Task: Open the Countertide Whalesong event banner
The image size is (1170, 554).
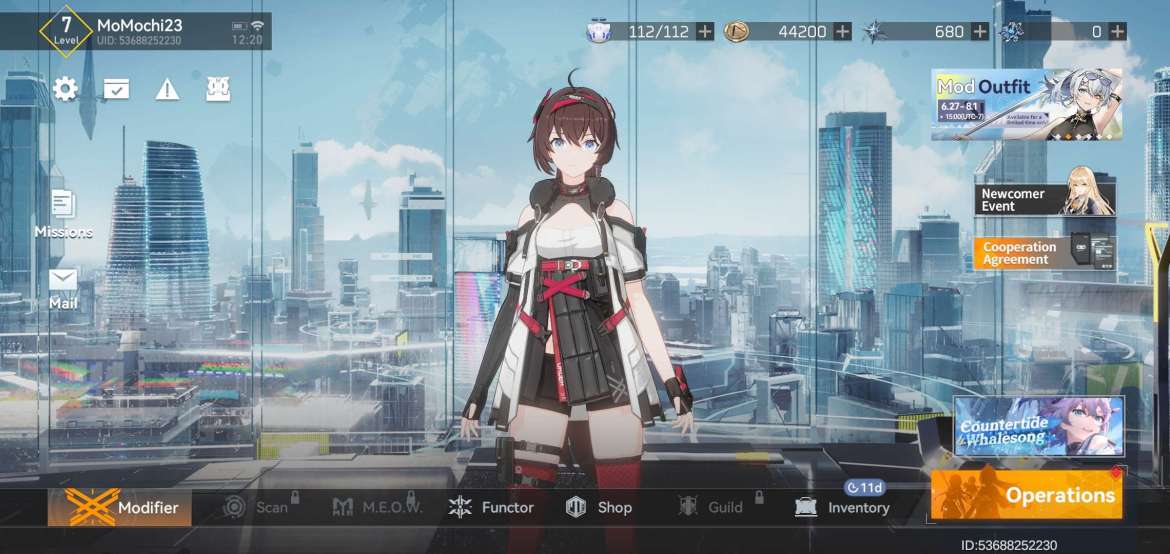Action: tap(1038, 426)
